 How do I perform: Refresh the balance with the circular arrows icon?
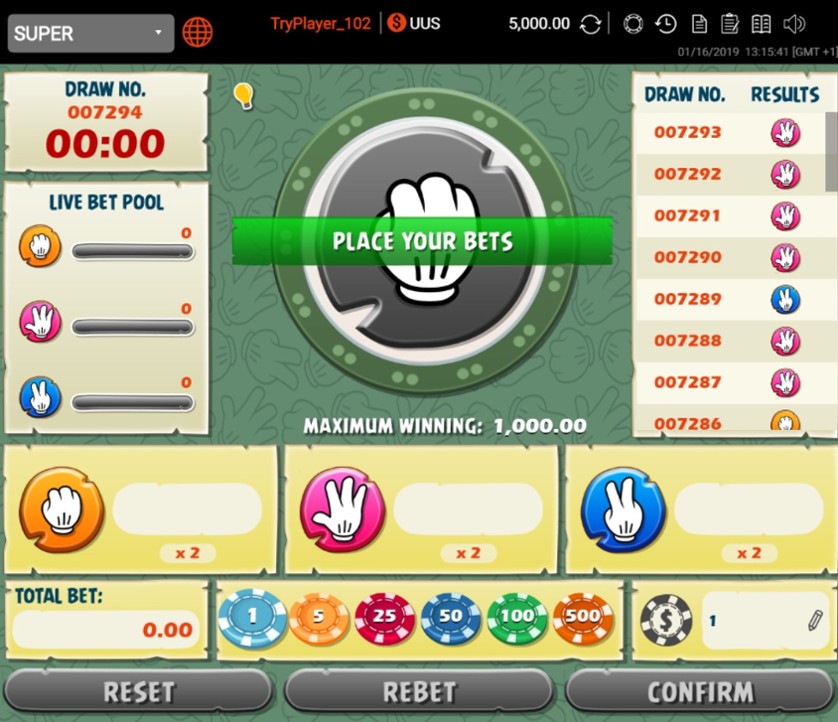click(591, 25)
